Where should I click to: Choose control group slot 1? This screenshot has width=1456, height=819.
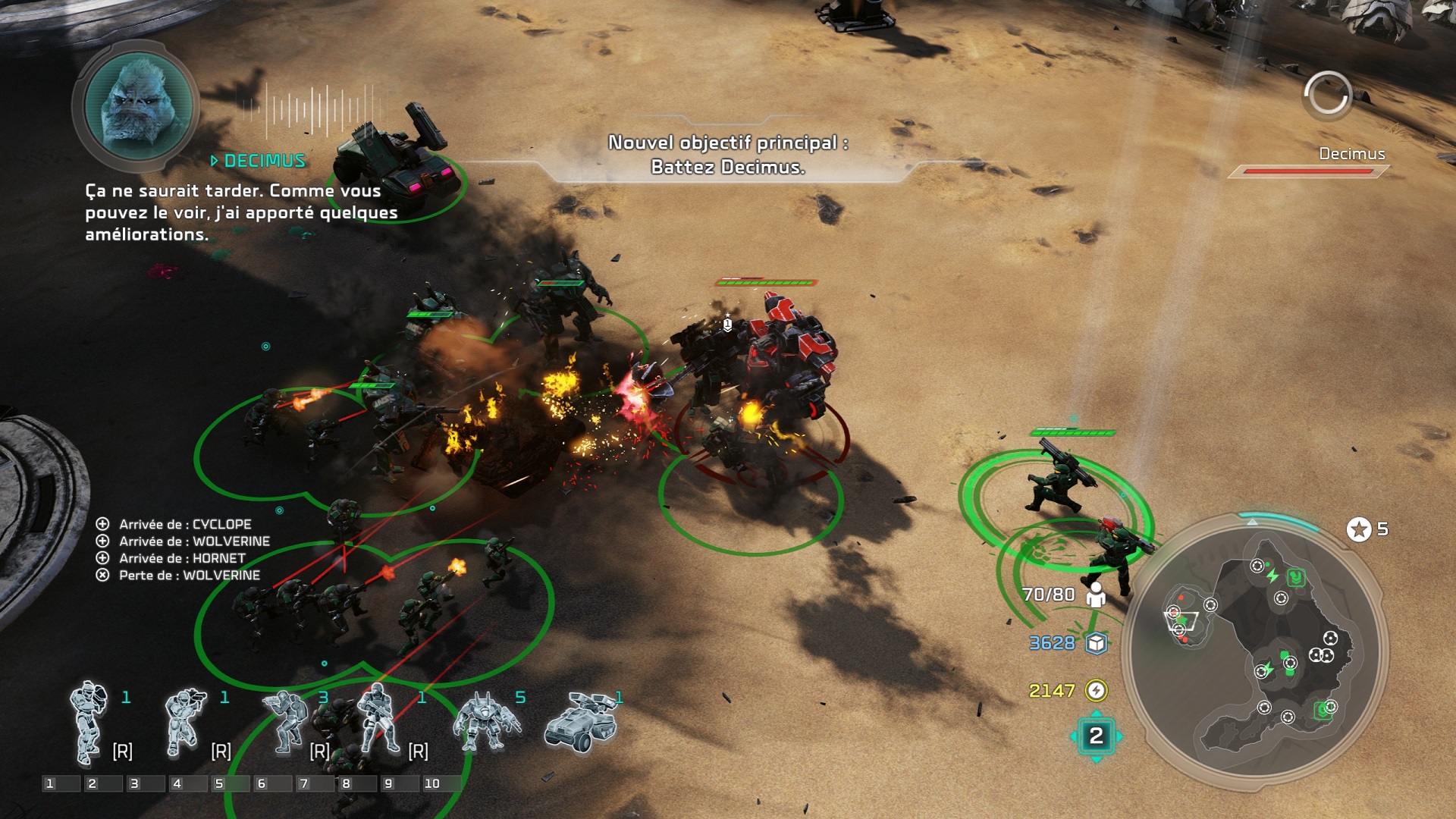coord(61,783)
